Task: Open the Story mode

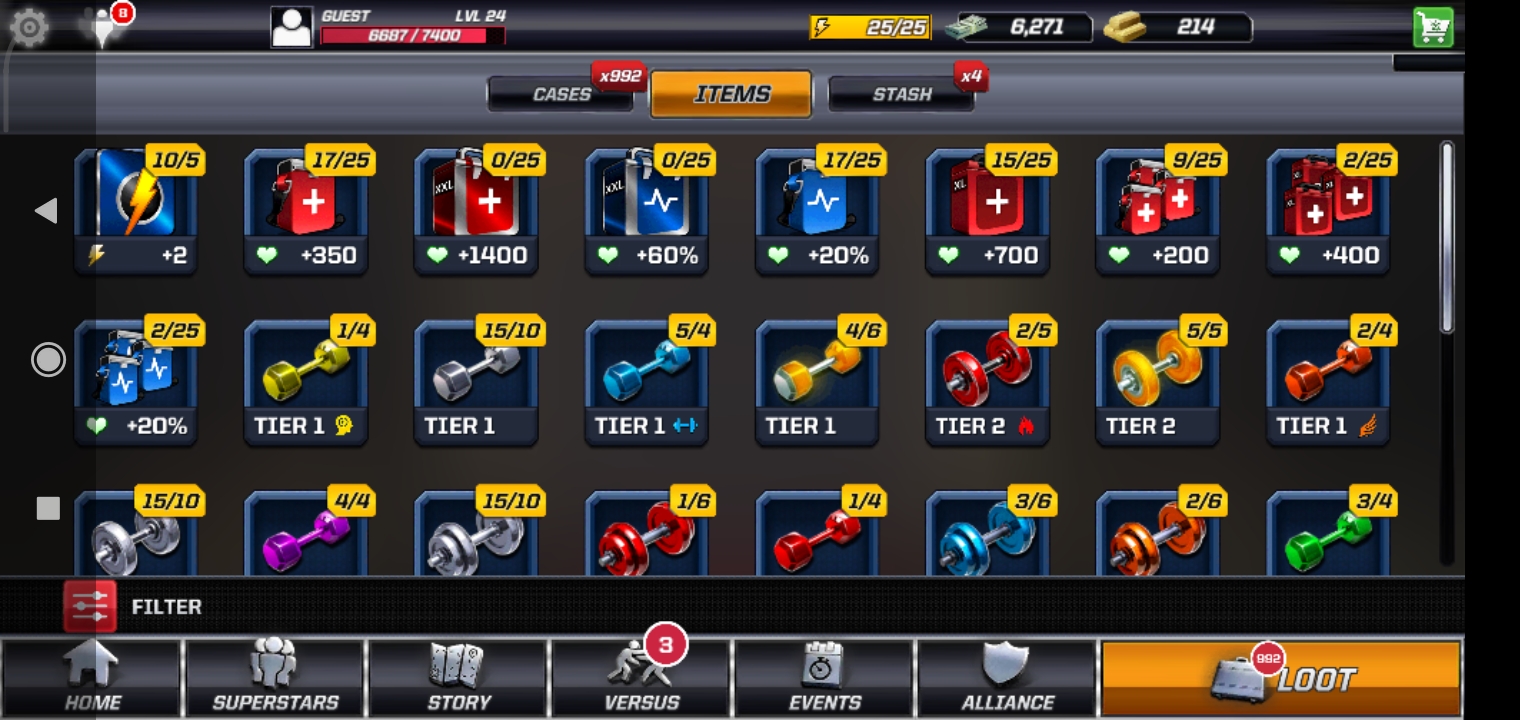Action: (458, 677)
